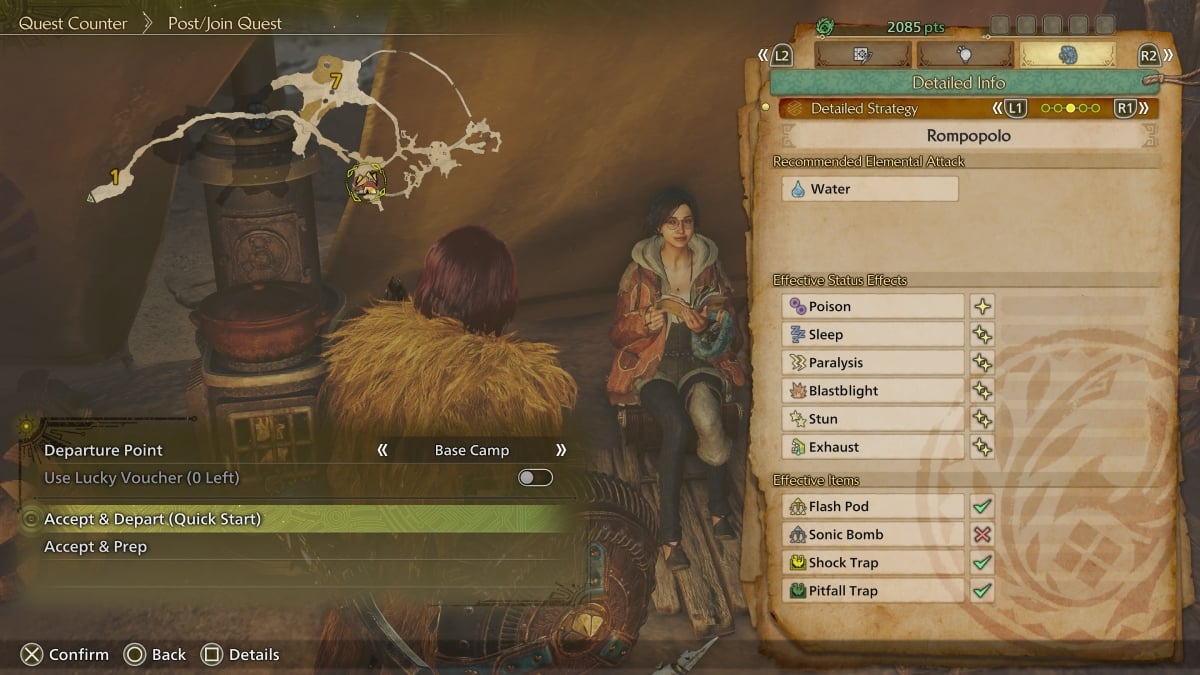Viewport: 1200px width, 675px height.
Task: Select Accept & Depart (Quick Start)
Action: [x=300, y=519]
